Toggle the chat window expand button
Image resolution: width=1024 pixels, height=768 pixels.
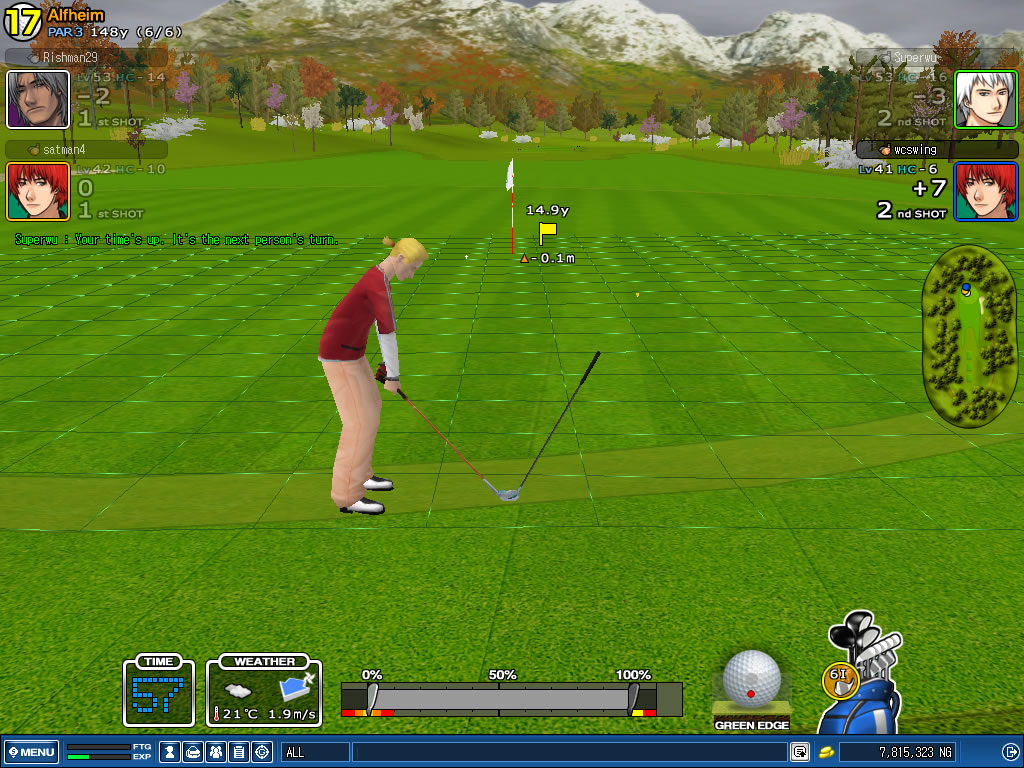point(800,752)
